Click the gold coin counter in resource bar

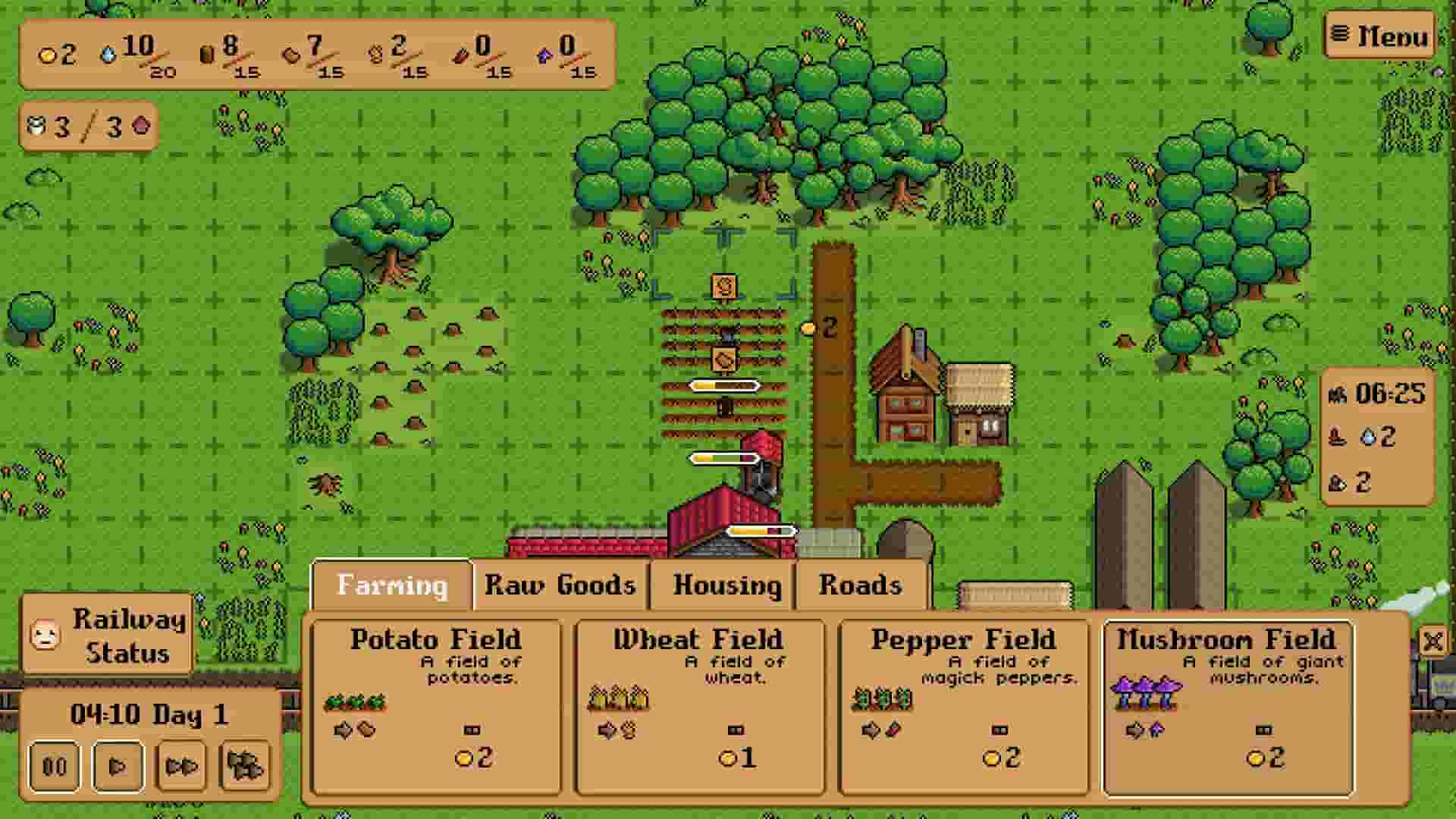click(47, 55)
